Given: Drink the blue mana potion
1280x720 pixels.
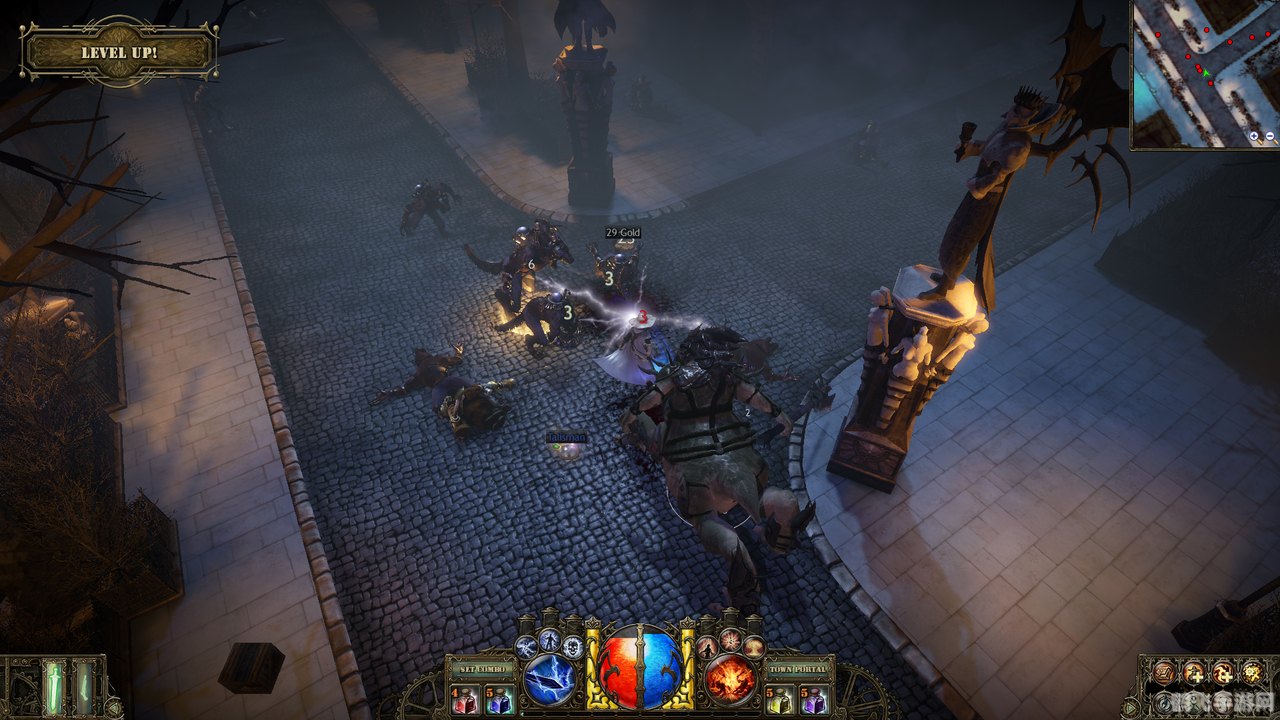Looking at the screenshot, I should (x=497, y=699).
